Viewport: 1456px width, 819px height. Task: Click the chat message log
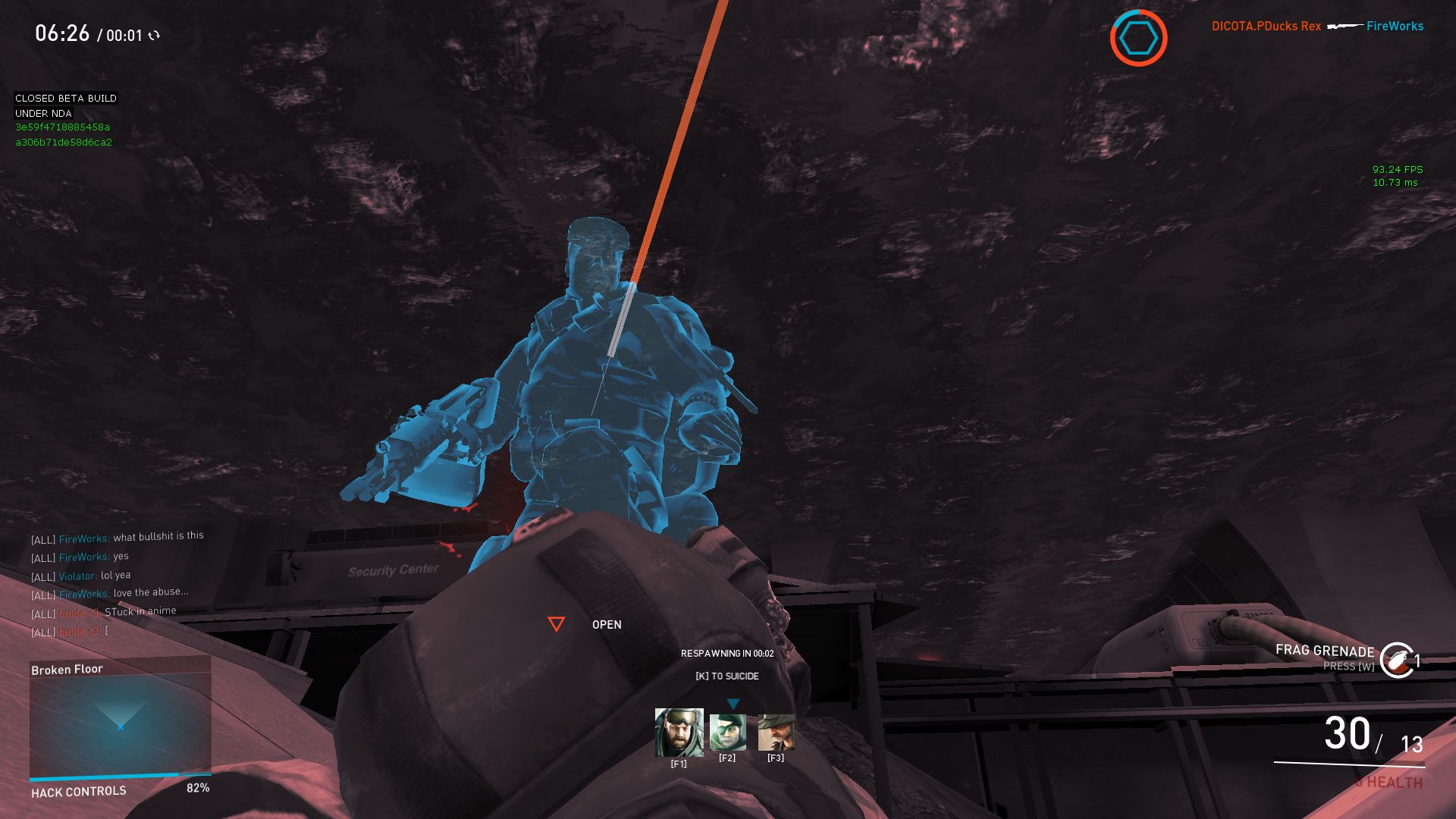coord(118,584)
